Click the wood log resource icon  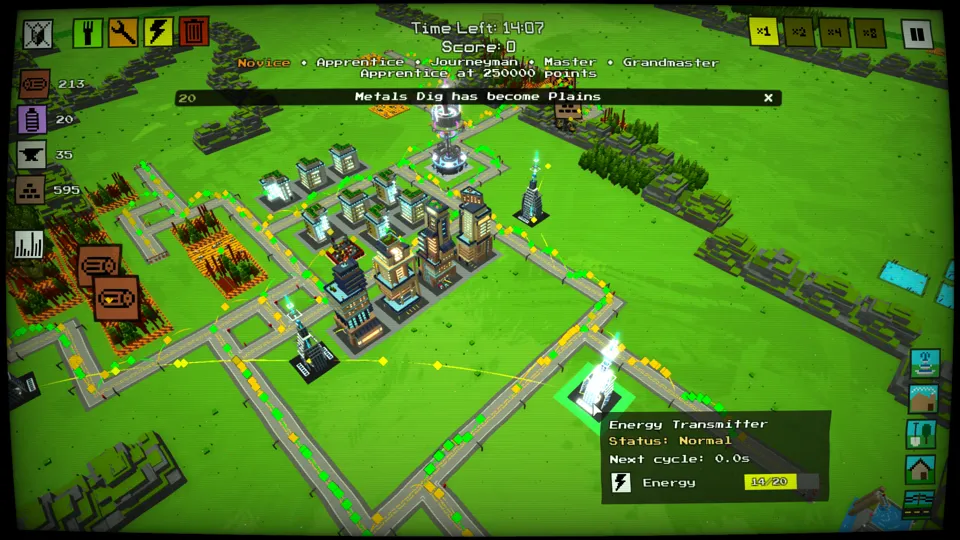33,85
